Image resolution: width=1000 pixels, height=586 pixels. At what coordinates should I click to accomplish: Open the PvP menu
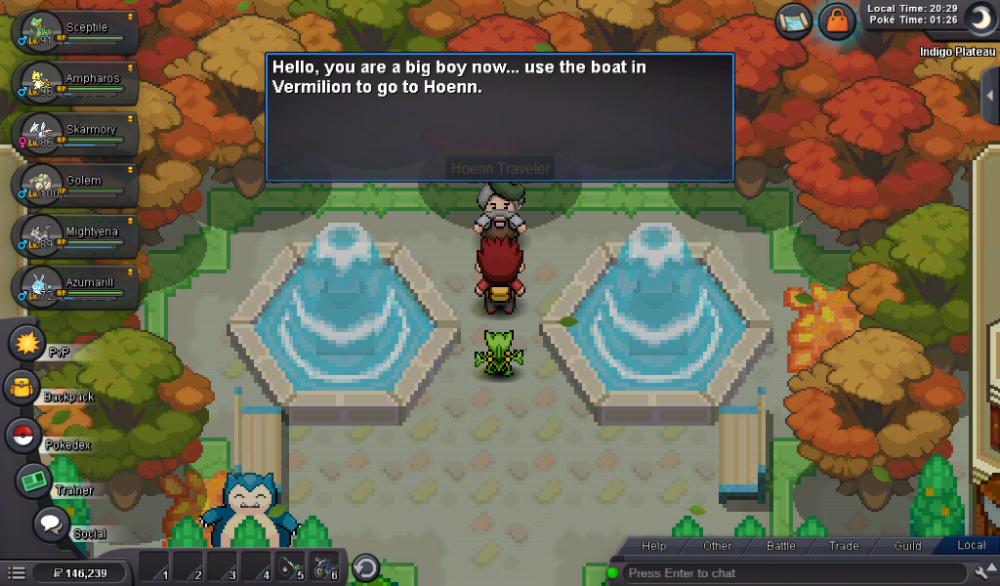[x=27, y=343]
